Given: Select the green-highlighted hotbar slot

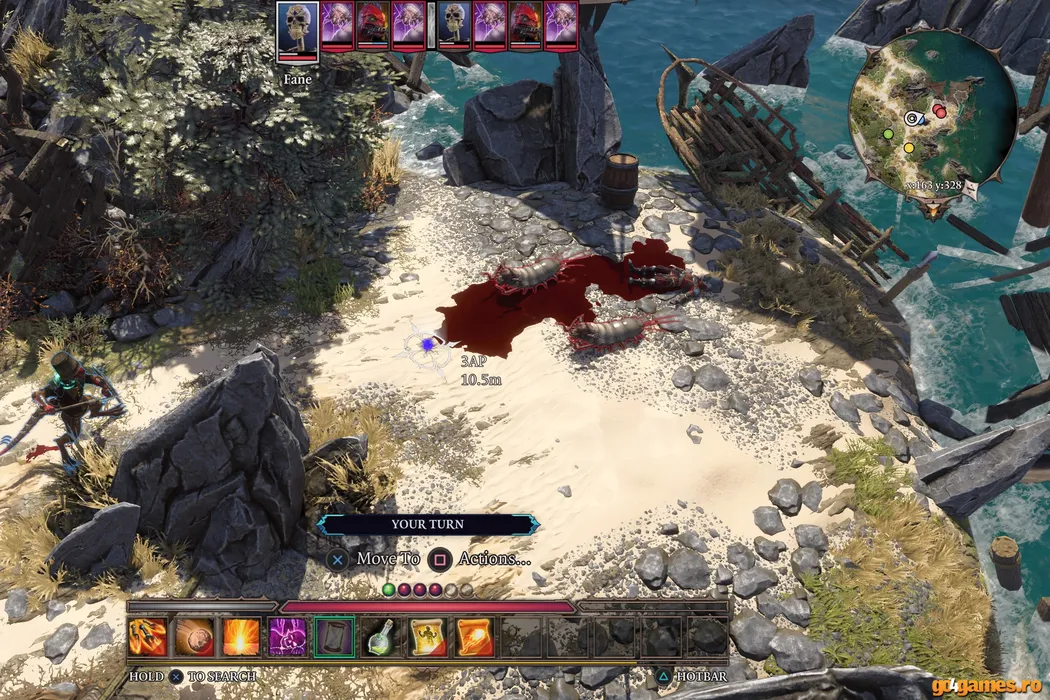Looking at the screenshot, I should [334, 637].
